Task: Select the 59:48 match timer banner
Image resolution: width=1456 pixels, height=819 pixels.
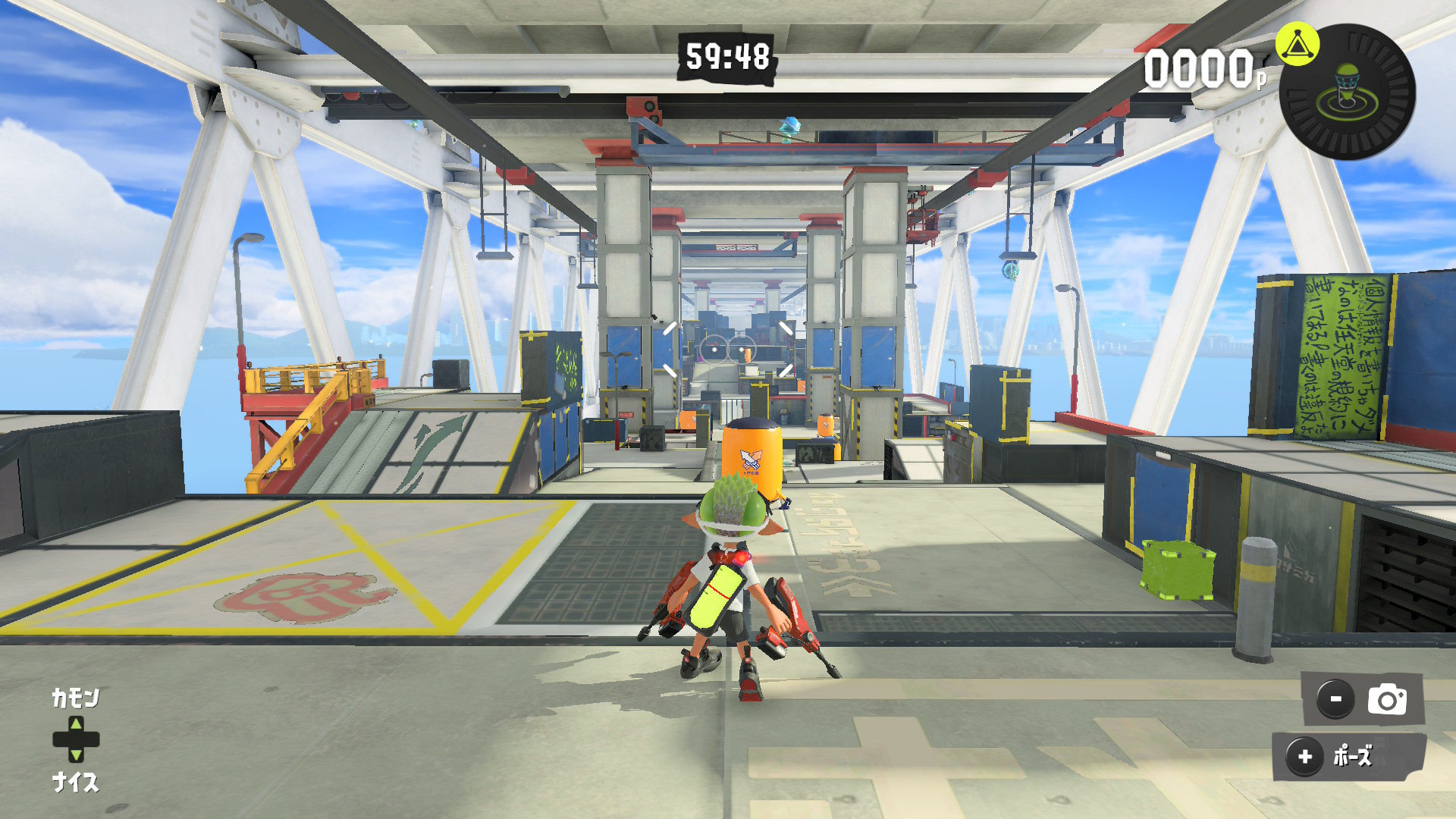Action: pyautogui.click(x=726, y=56)
